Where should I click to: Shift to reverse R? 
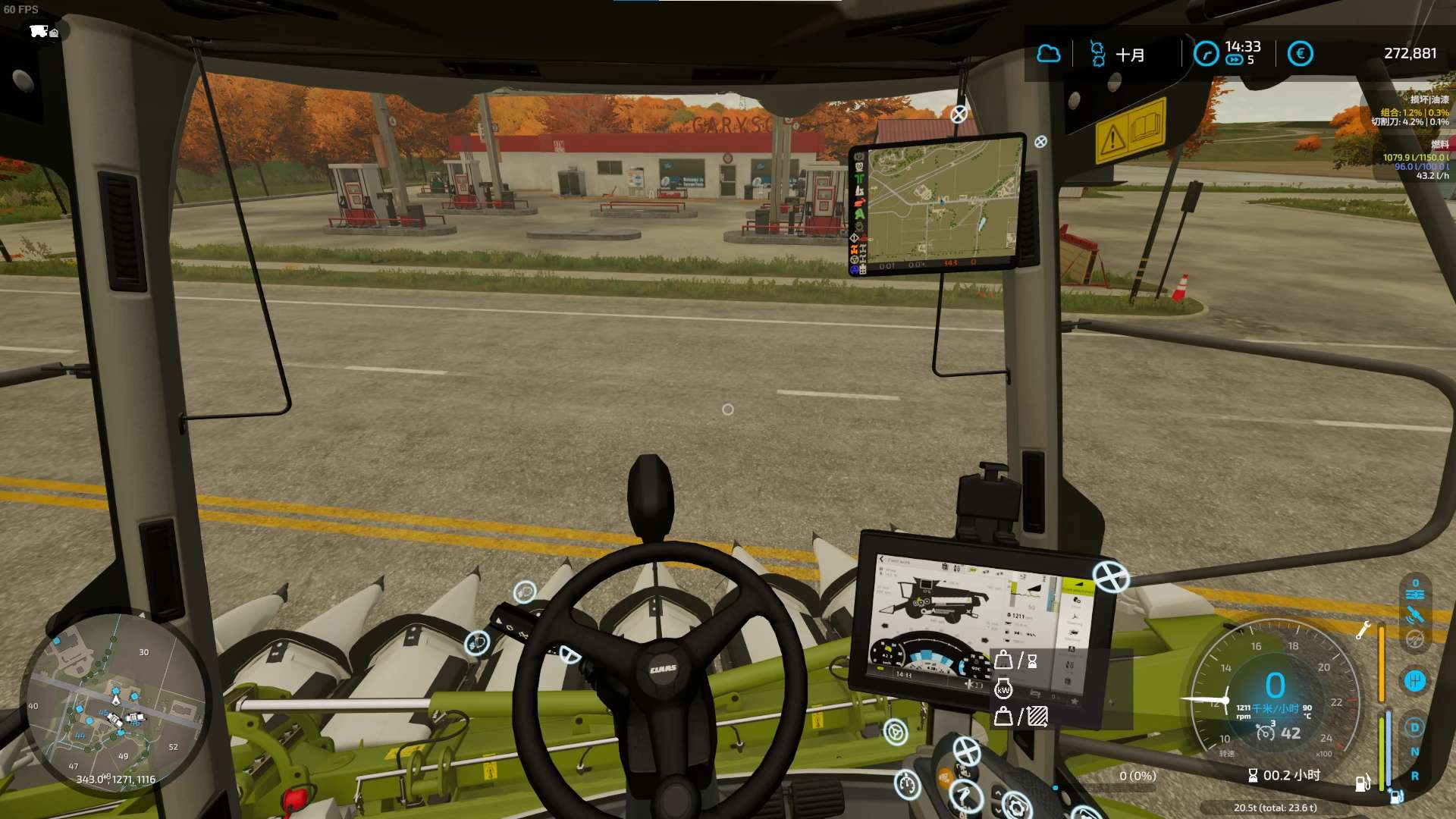[x=1414, y=777]
